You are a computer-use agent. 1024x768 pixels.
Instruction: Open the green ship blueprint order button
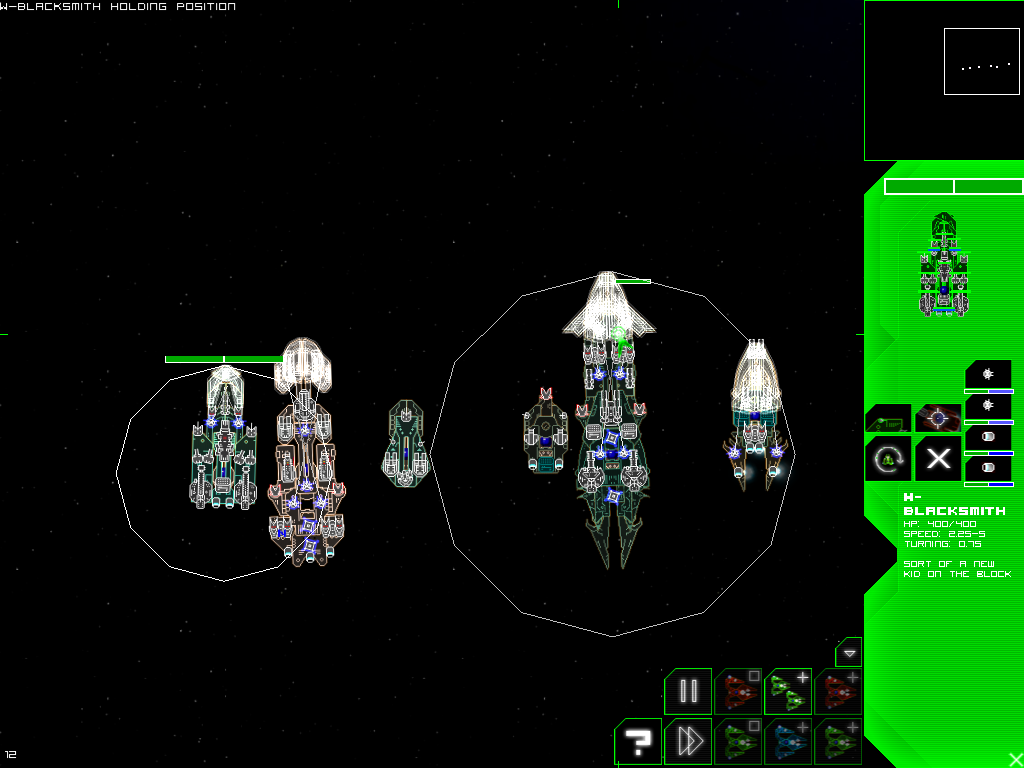pos(888,418)
